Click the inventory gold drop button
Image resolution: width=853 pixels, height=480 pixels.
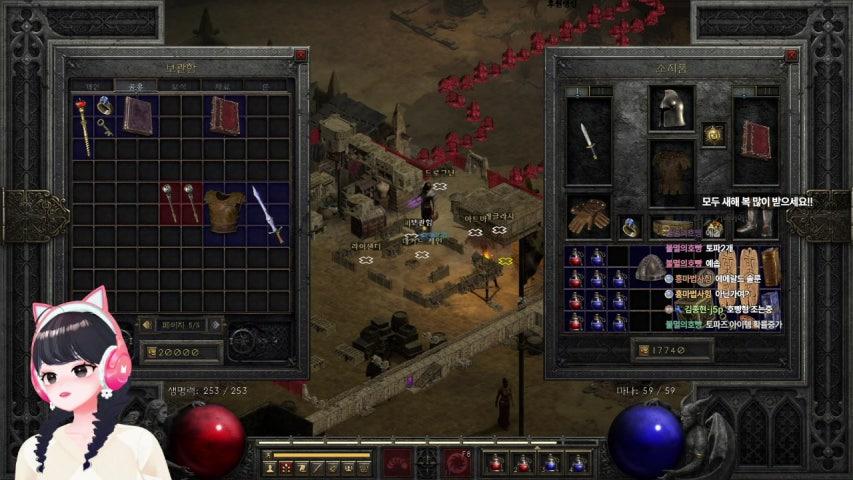point(641,350)
